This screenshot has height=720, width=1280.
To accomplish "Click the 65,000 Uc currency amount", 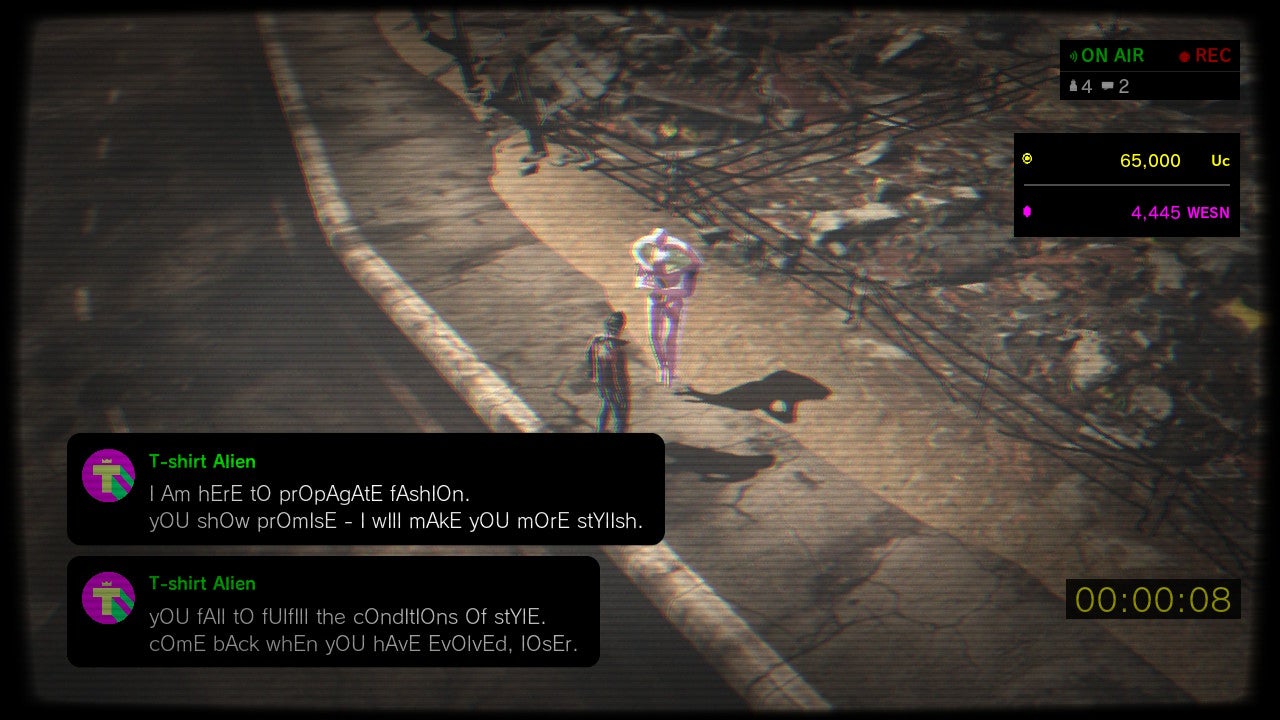I will [1149, 161].
